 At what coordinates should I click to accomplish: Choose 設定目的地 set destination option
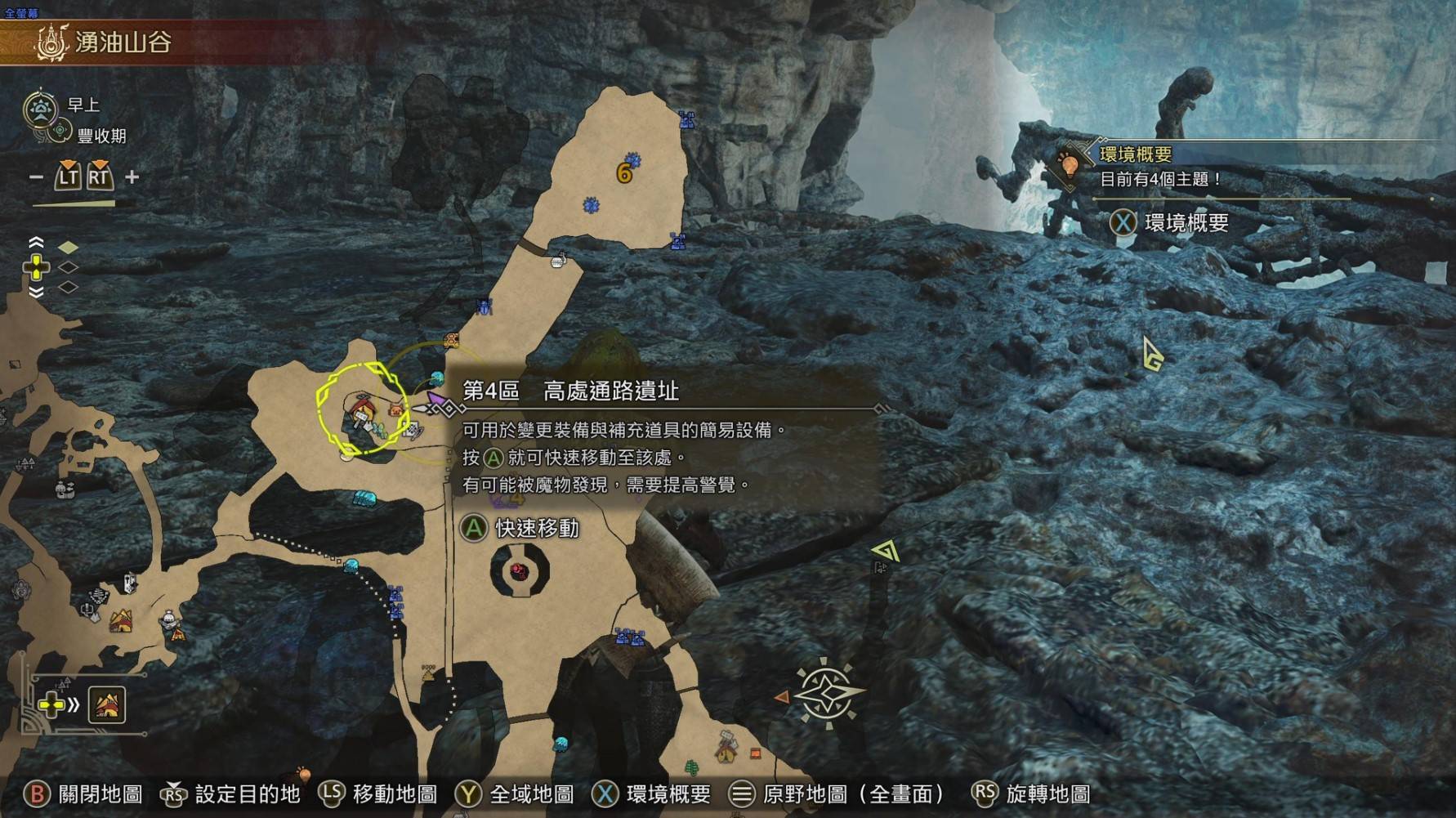coord(231,793)
